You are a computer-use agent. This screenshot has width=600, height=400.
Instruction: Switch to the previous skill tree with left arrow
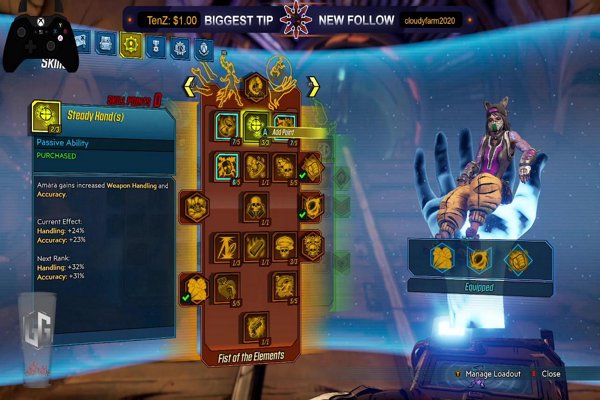pos(188,87)
